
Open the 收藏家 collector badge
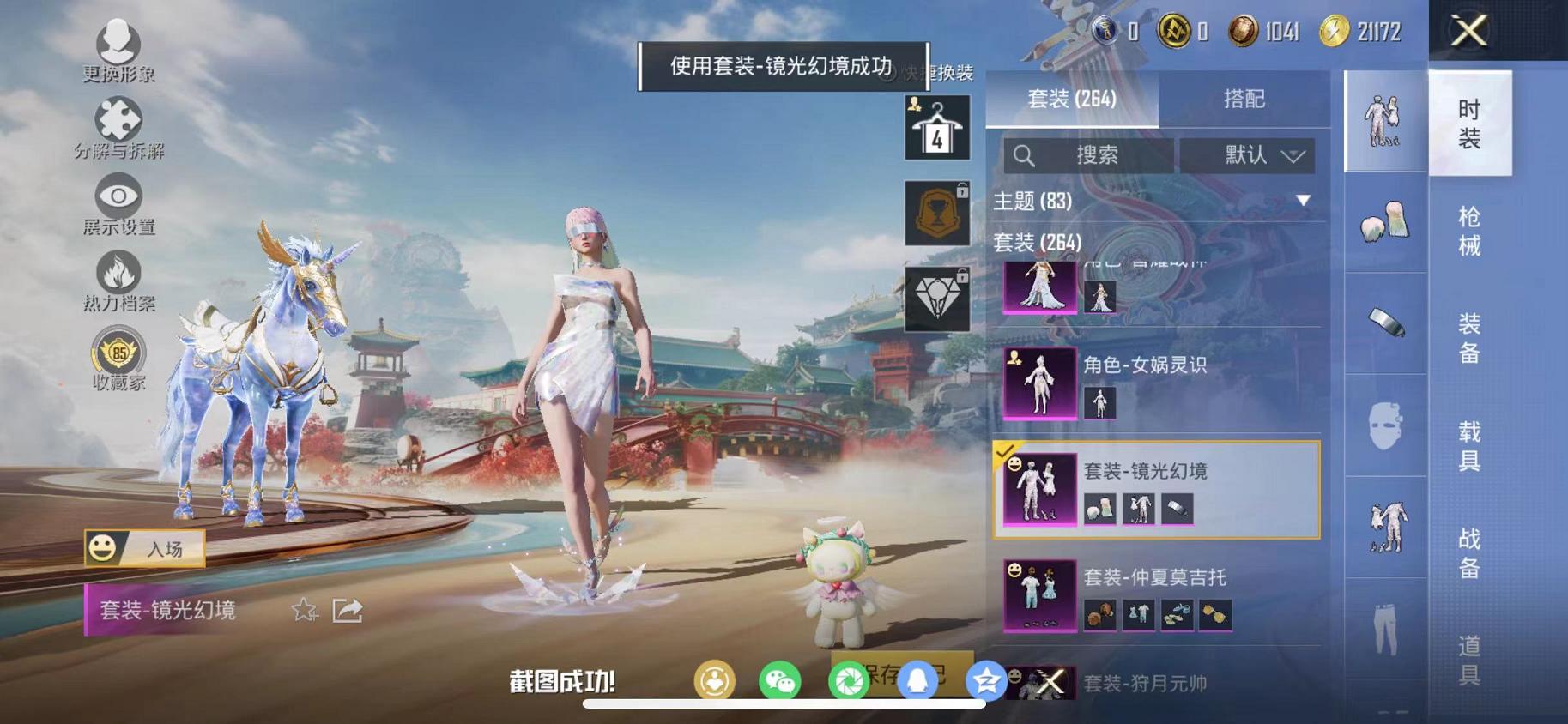tap(120, 351)
